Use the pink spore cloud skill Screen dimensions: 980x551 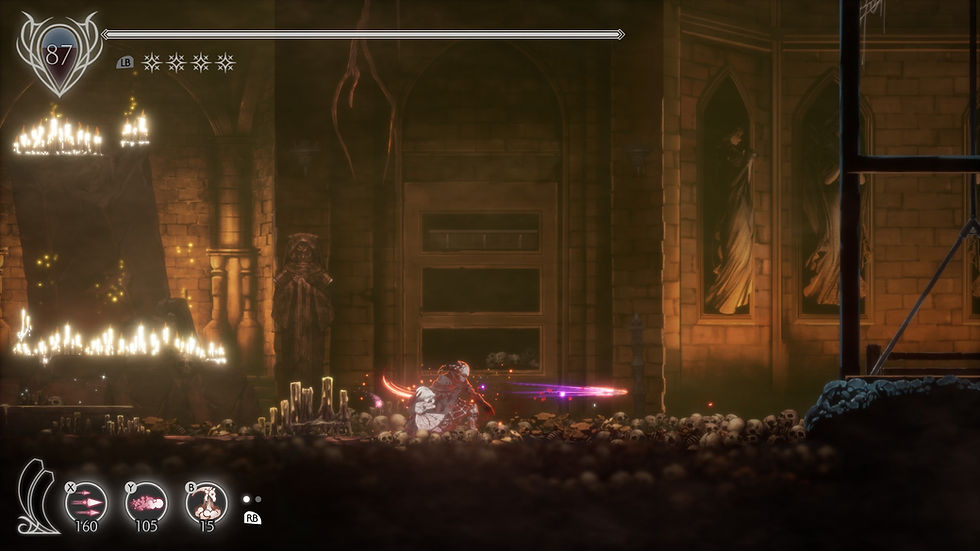pyautogui.click(x=146, y=501)
